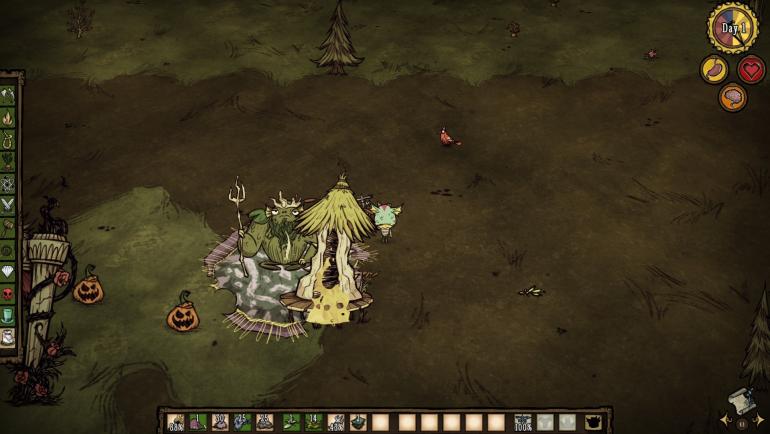This screenshot has height=434, width=770.
Task: Select the inventory stack of 14 items
Action: [313, 422]
